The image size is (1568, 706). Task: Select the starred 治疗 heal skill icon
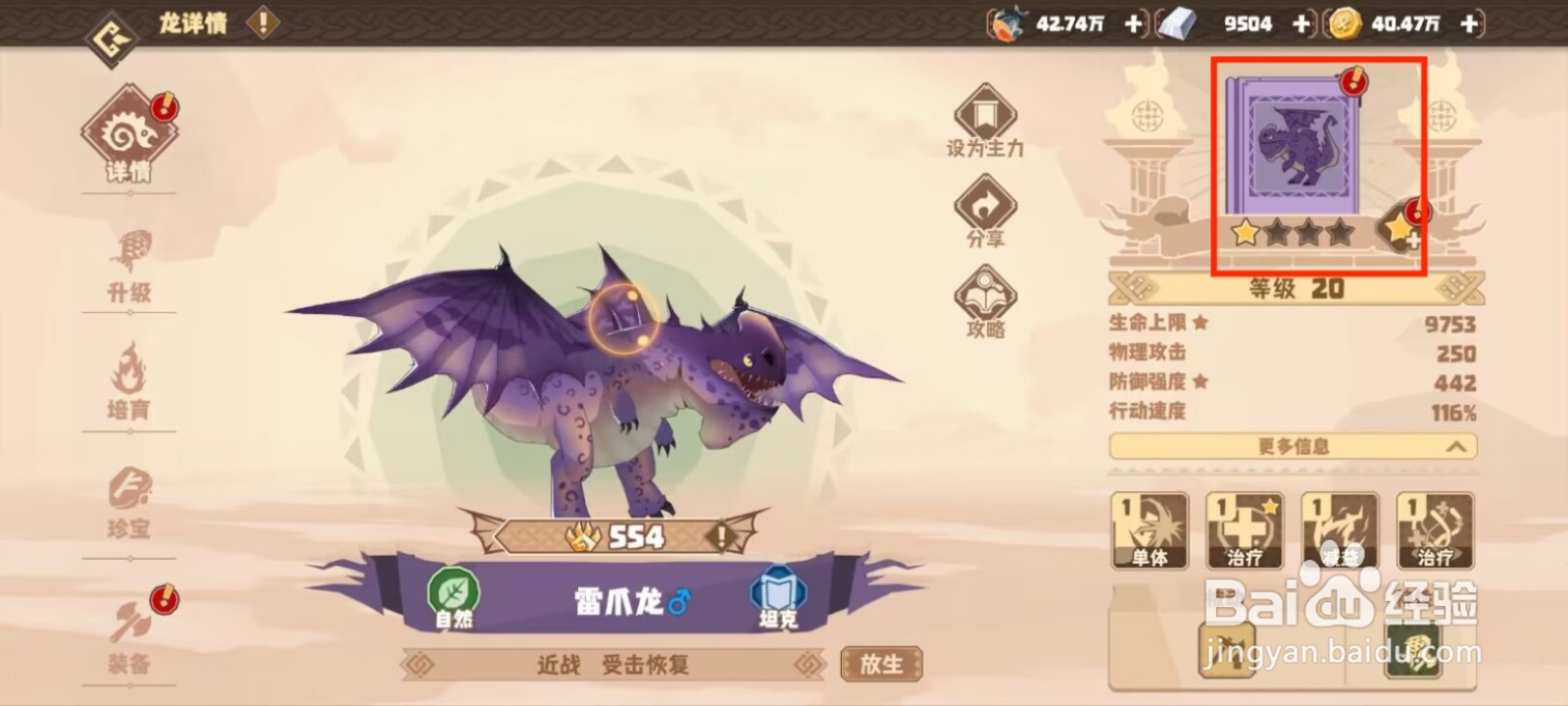[1243, 529]
